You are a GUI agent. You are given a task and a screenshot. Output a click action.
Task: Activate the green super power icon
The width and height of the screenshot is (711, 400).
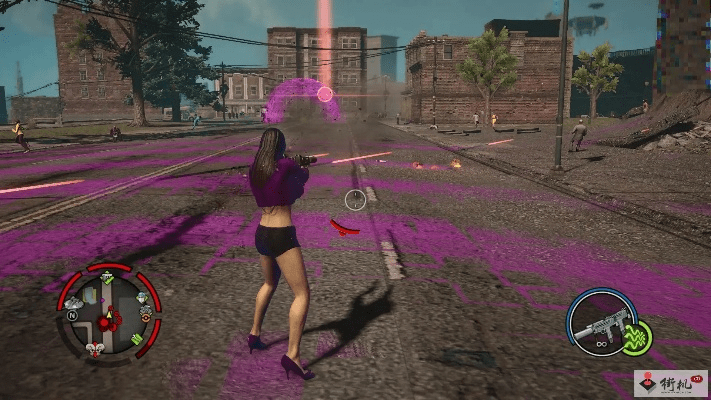click(636, 337)
